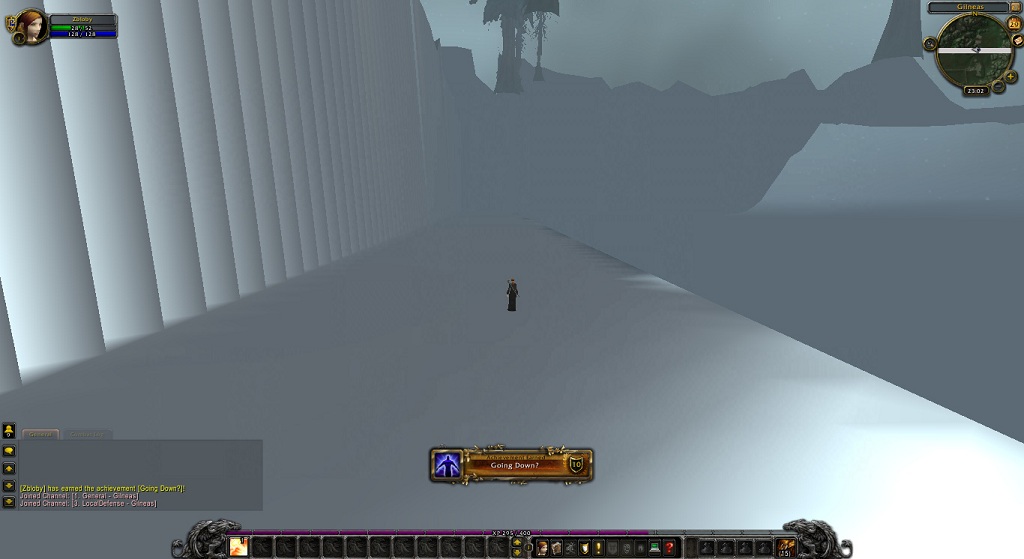1024x559 pixels.
Task: Click Zbloby's character portrait
Action: point(31,26)
